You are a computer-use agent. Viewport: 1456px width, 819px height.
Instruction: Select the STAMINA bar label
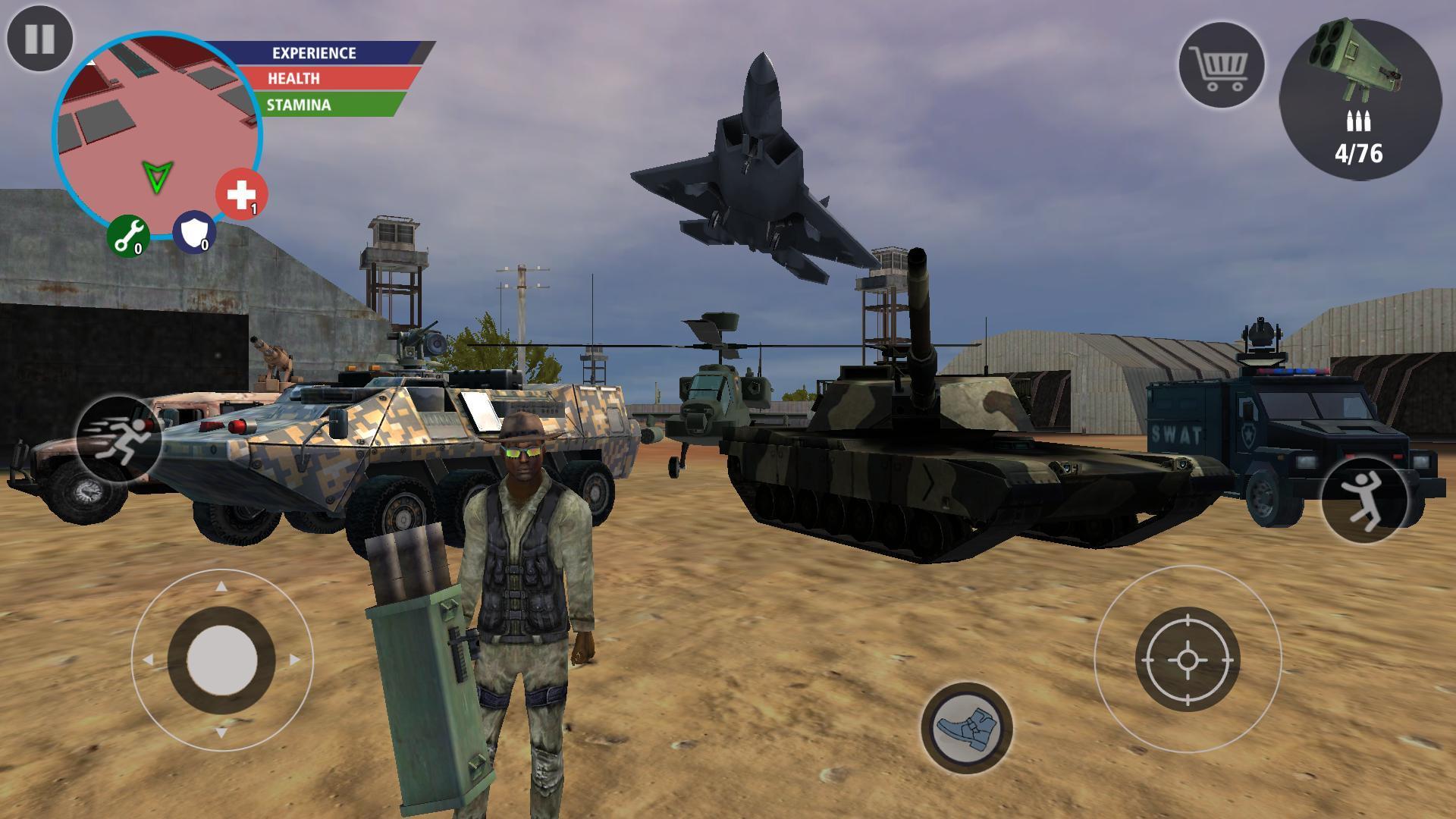(298, 104)
